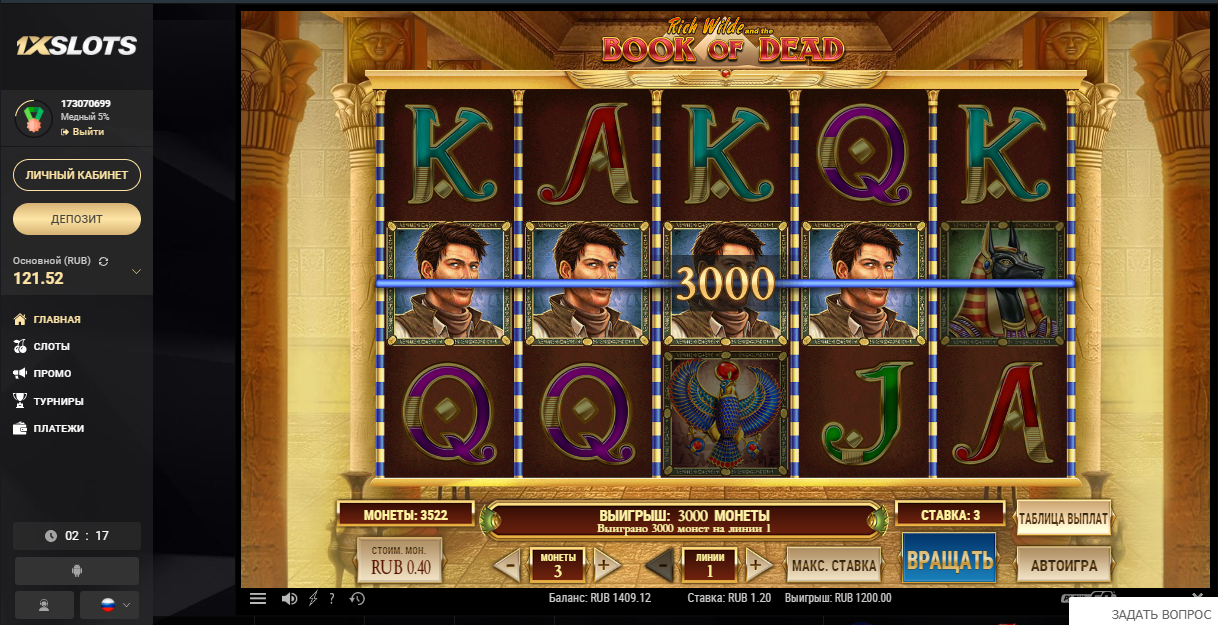Start АВТОИГРА autoplay
The image size is (1218, 625).
(x=1064, y=565)
